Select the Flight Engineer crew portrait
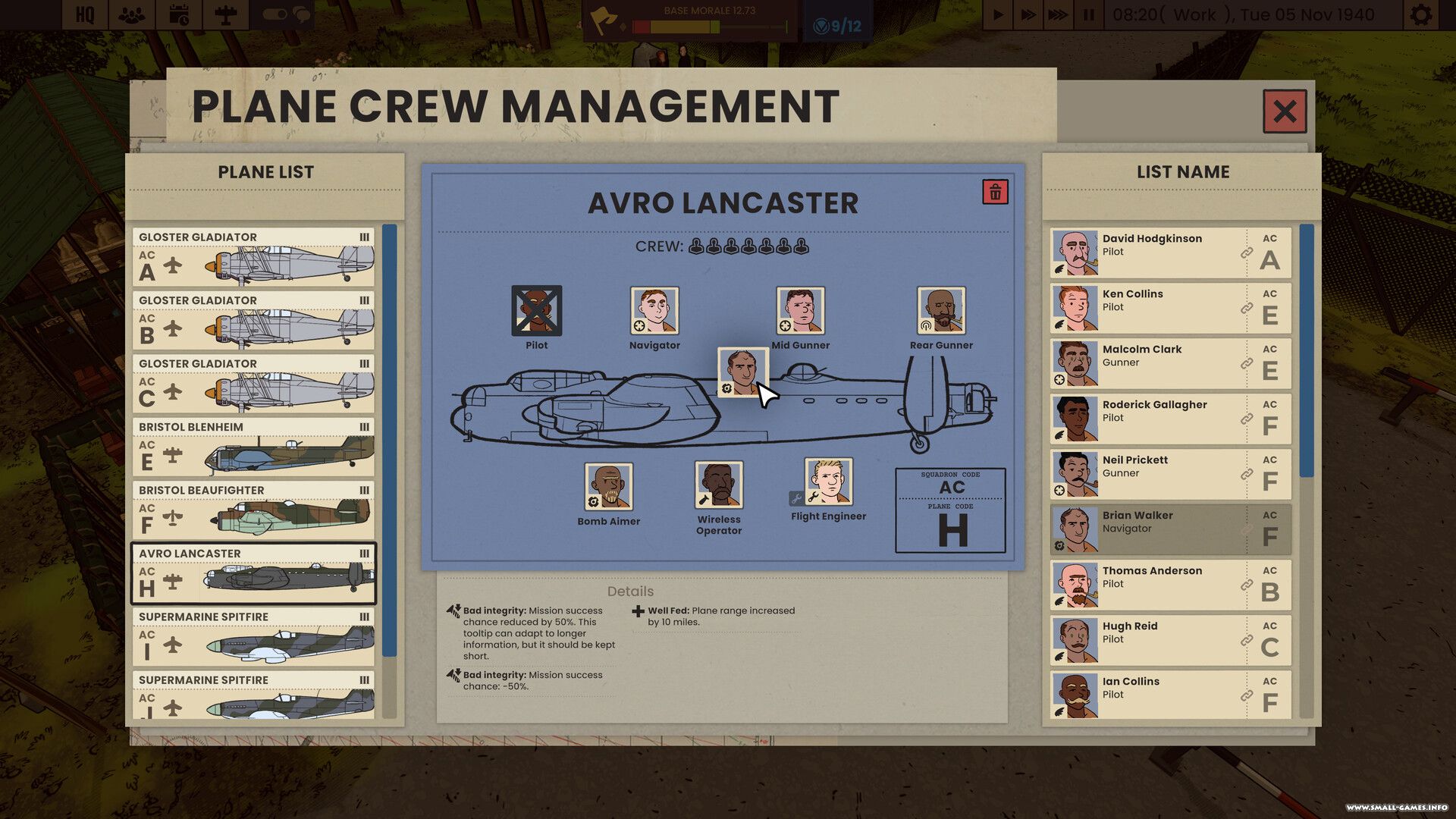Viewport: 1456px width, 819px height. pyautogui.click(x=828, y=482)
